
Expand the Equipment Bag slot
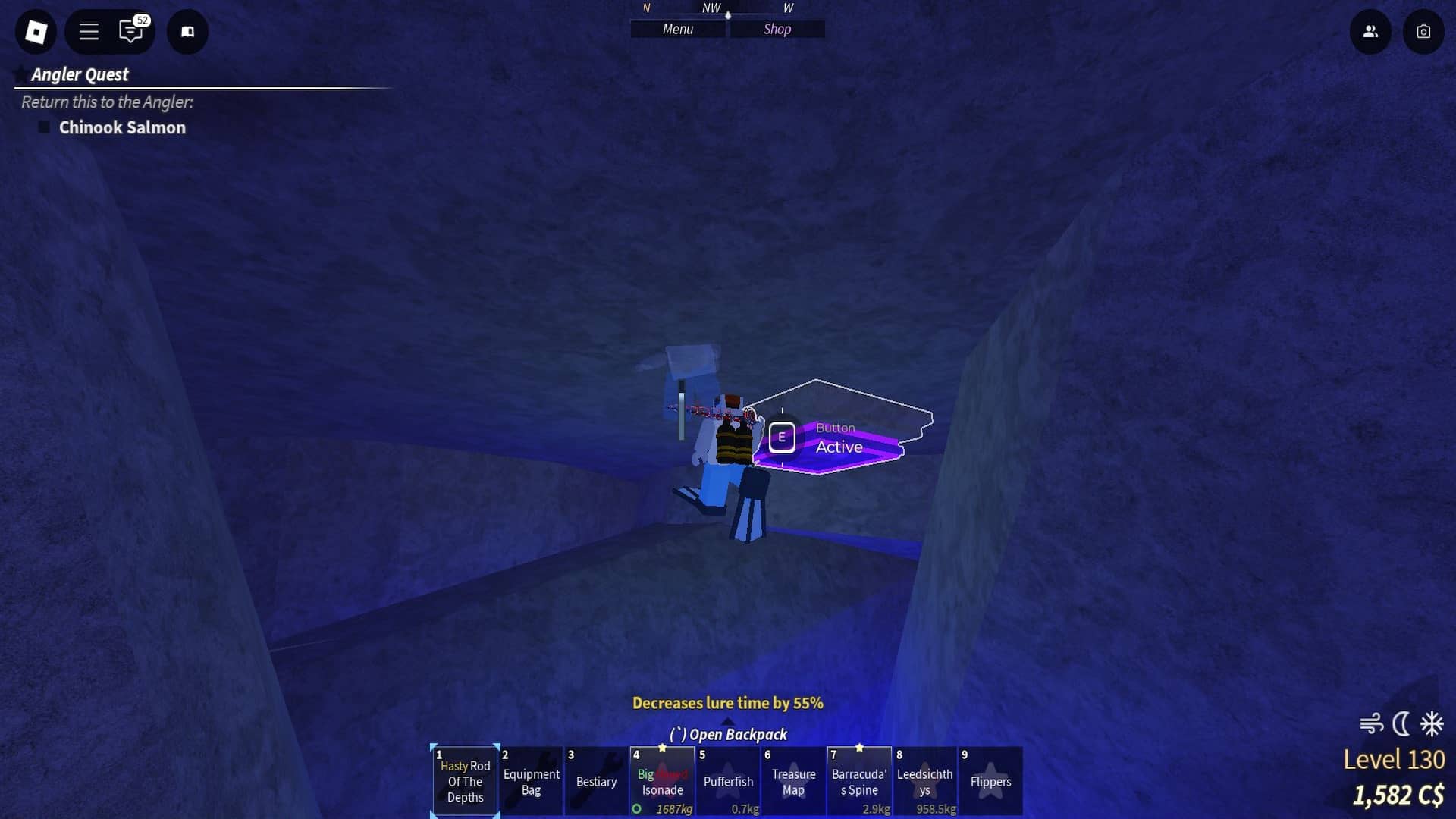[531, 781]
